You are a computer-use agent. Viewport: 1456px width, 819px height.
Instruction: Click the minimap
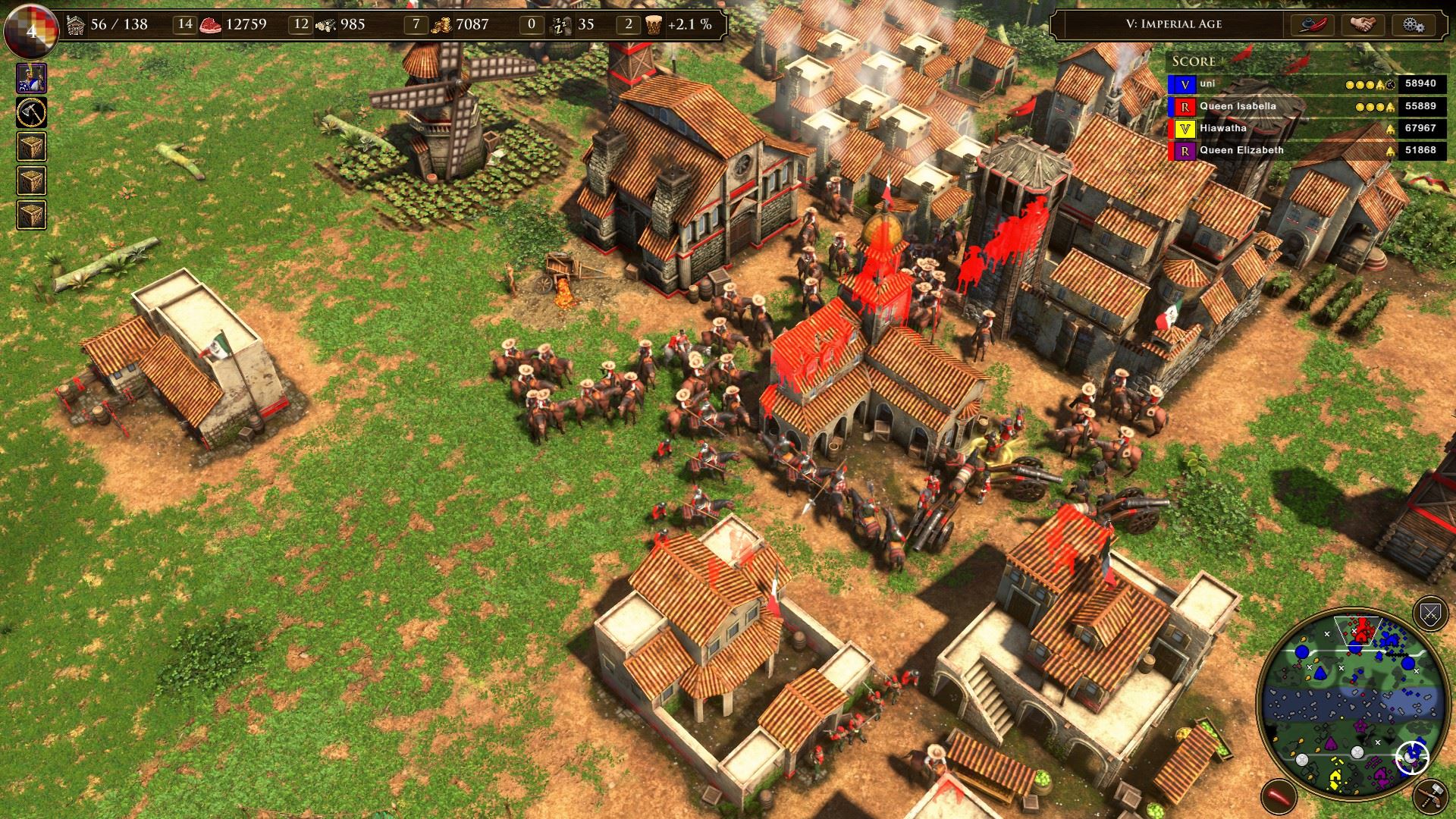click(x=1348, y=701)
